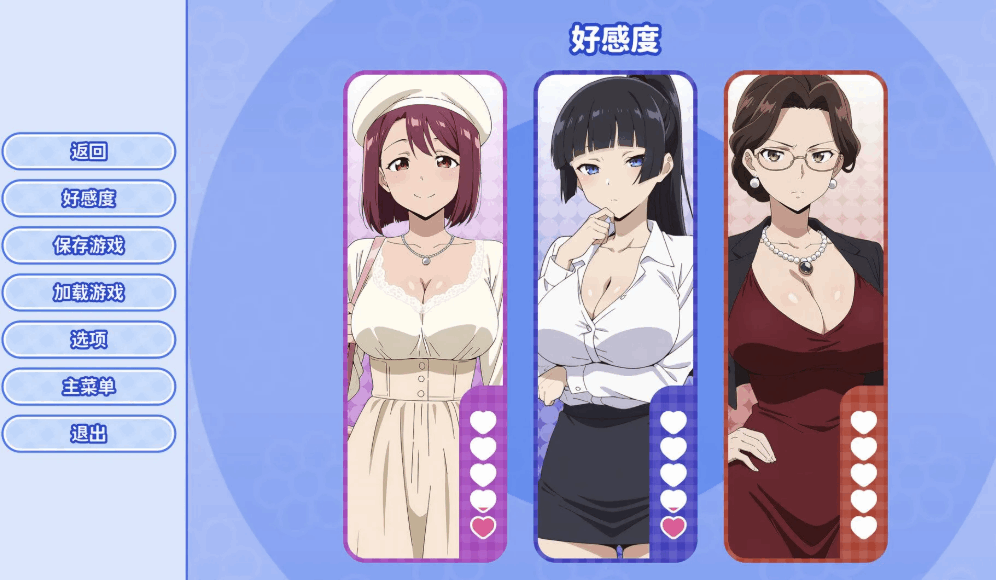Open the 好感度 (Affection) screen
996x580 pixels.
click(89, 199)
